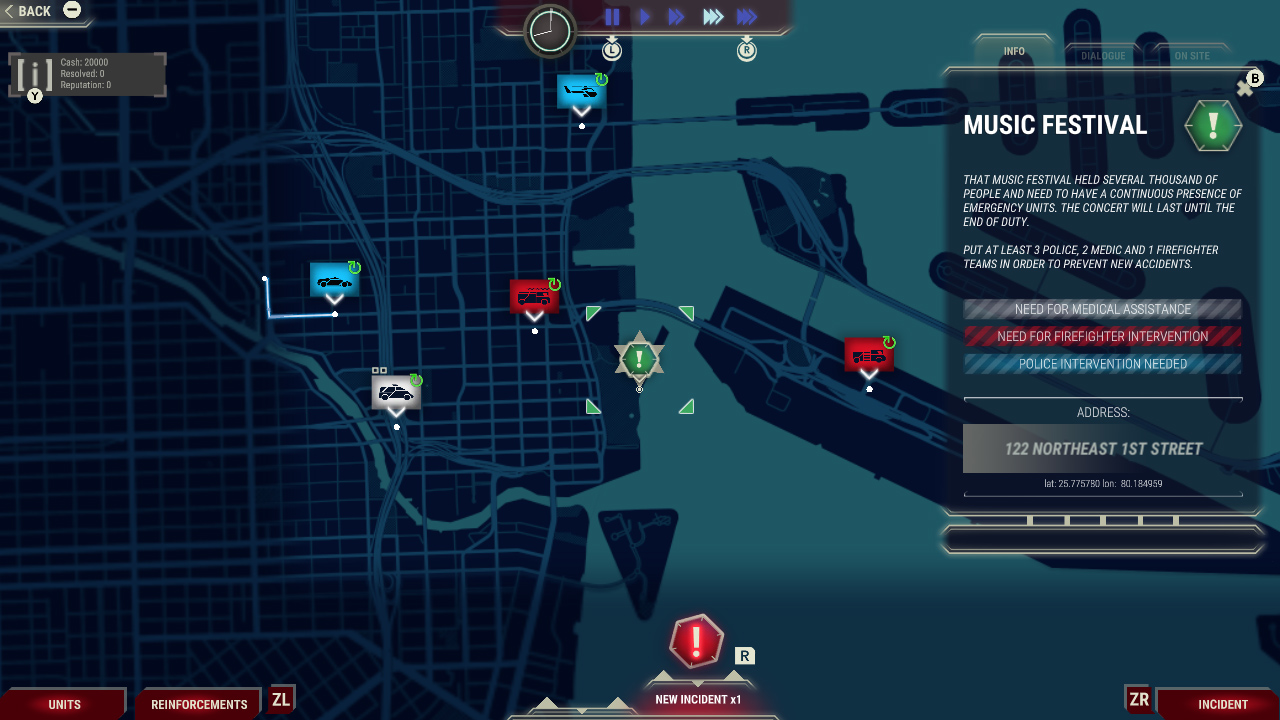
Task: Click the green Music Festival incident marker
Action: [639, 356]
